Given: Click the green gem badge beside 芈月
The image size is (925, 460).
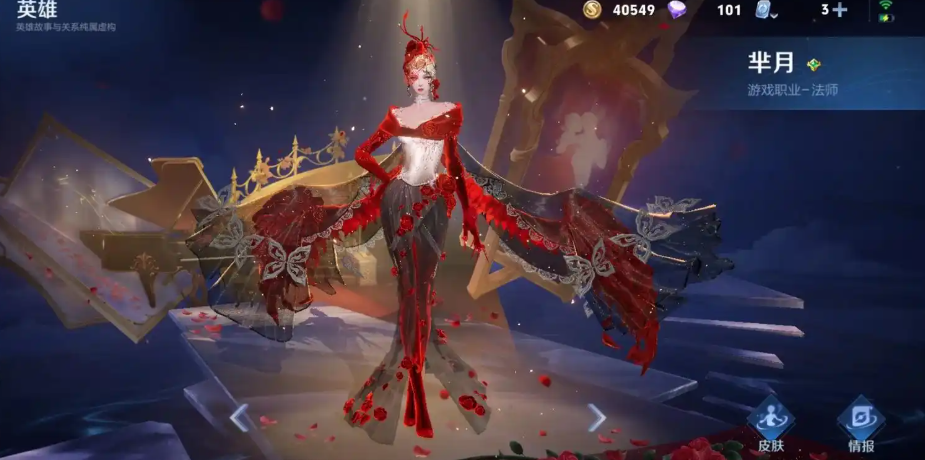Looking at the screenshot, I should pyautogui.click(x=814, y=65).
